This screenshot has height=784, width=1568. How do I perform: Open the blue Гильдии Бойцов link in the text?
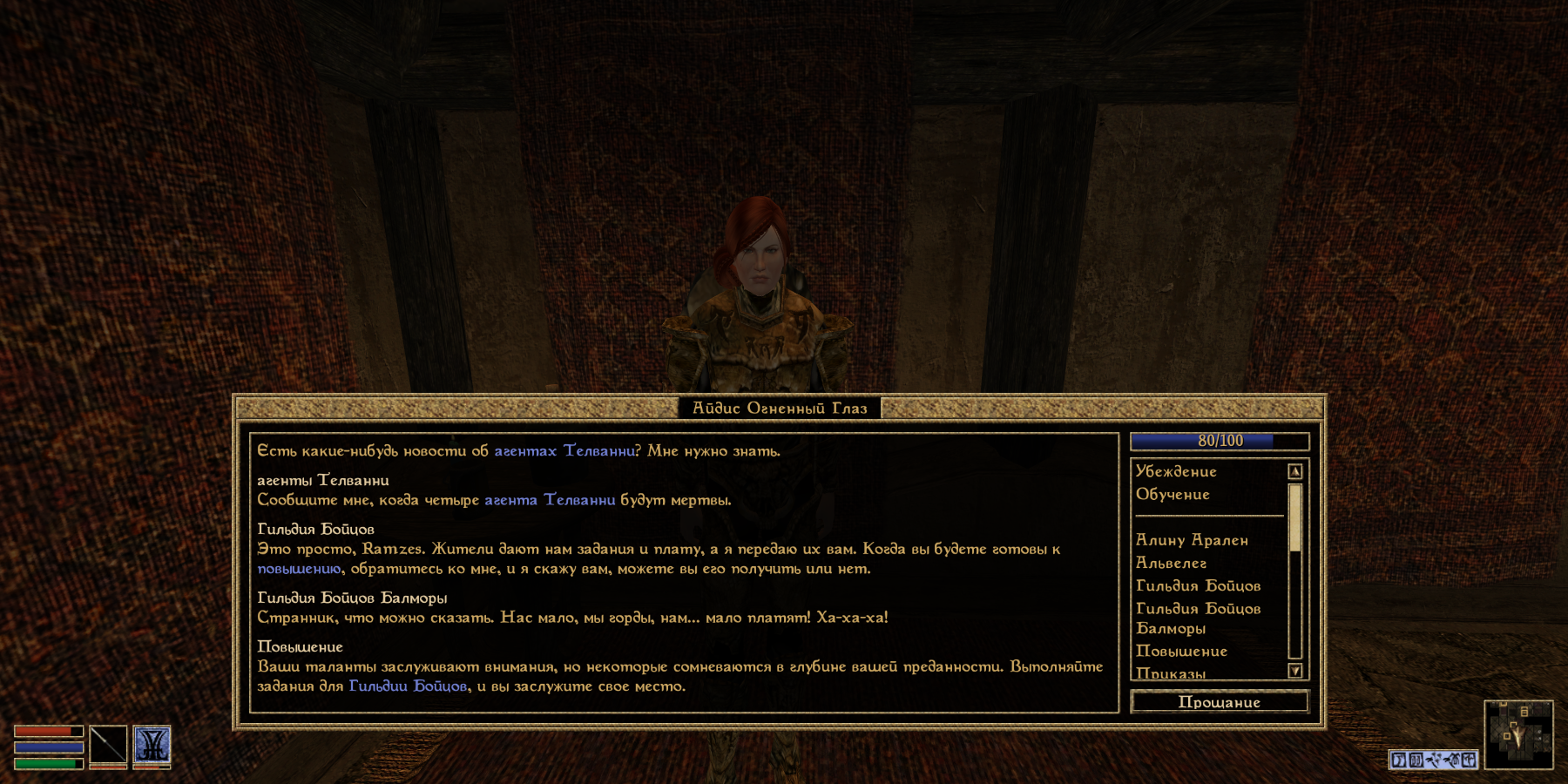coord(408,686)
